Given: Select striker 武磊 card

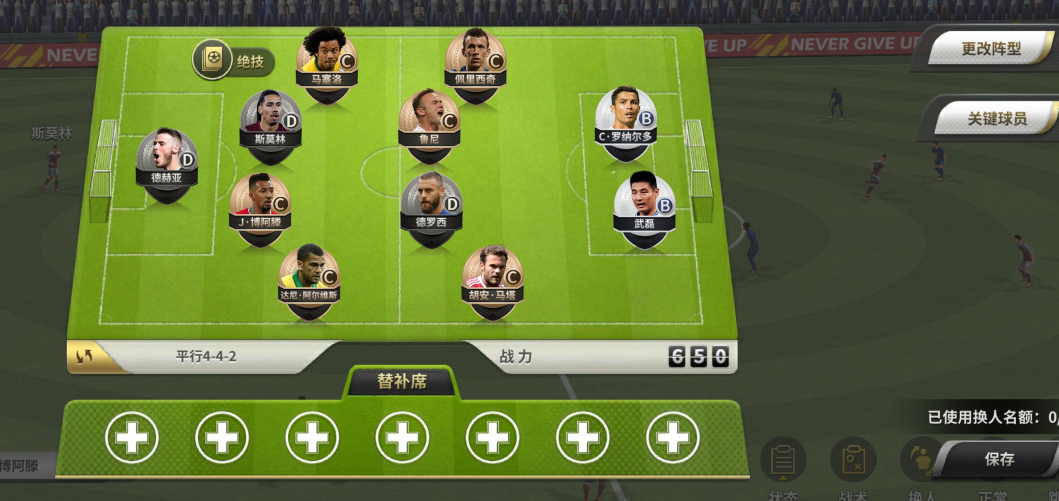Looking at the screenshot, I should pos(644,205).
